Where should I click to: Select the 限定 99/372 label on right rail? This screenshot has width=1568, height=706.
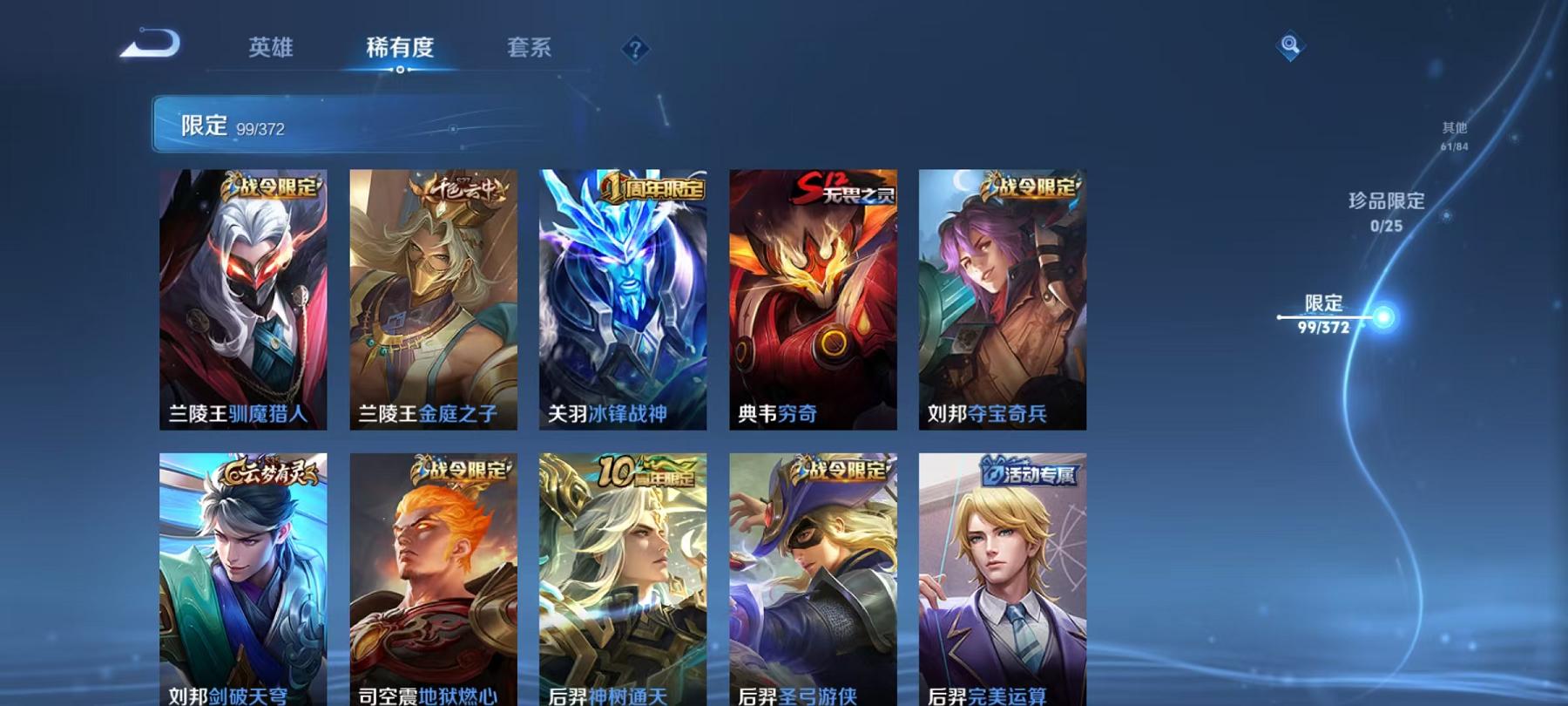coord(1323,314)
